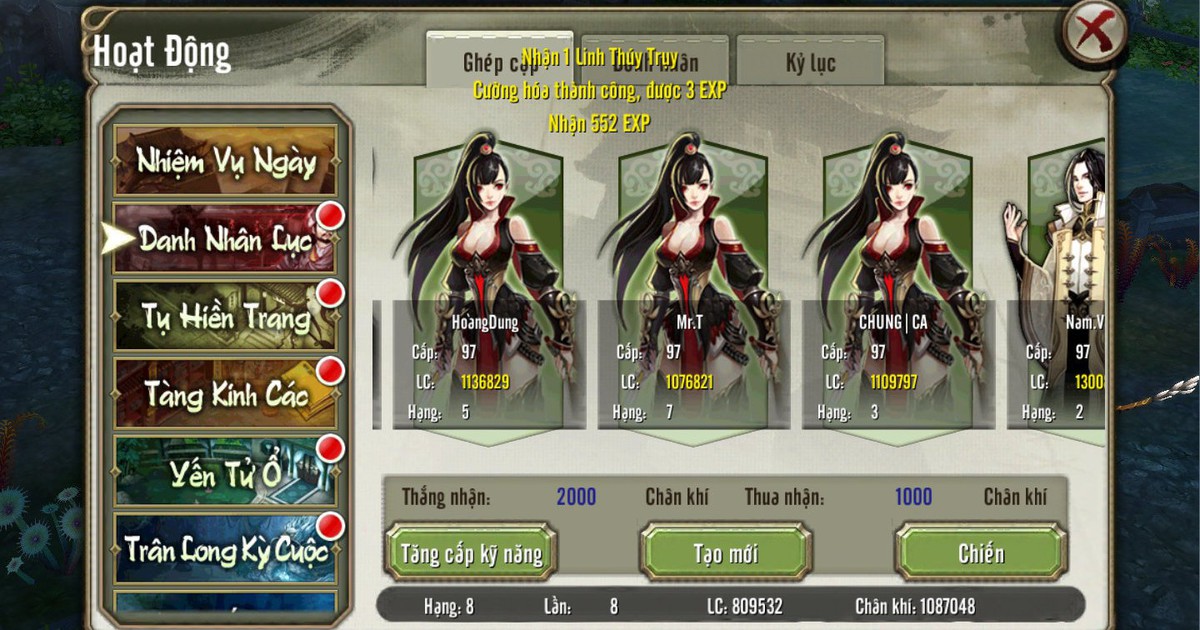The width and height of the screenshot is (1200, 630).
Task: Open Tụ Hiền Trang activity
Action: [225, 316]
